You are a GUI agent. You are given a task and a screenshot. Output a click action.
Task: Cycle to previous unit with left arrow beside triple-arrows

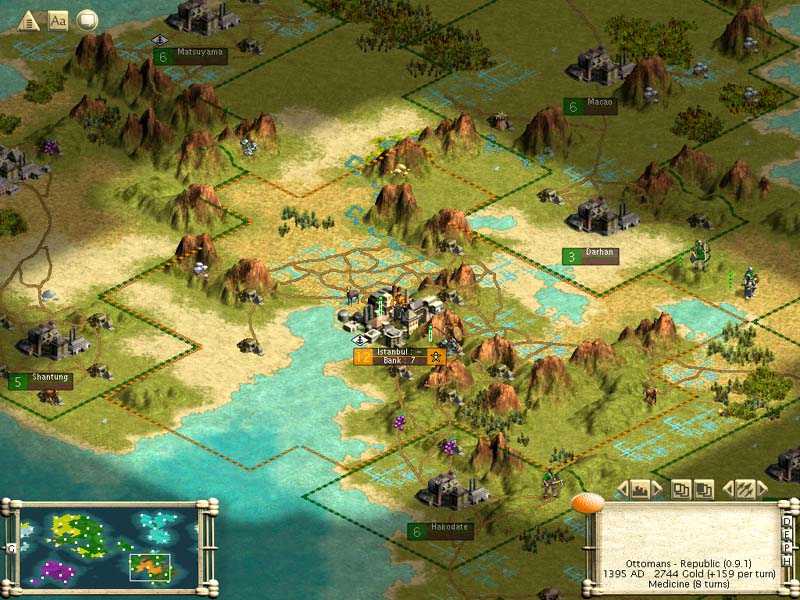727,489
